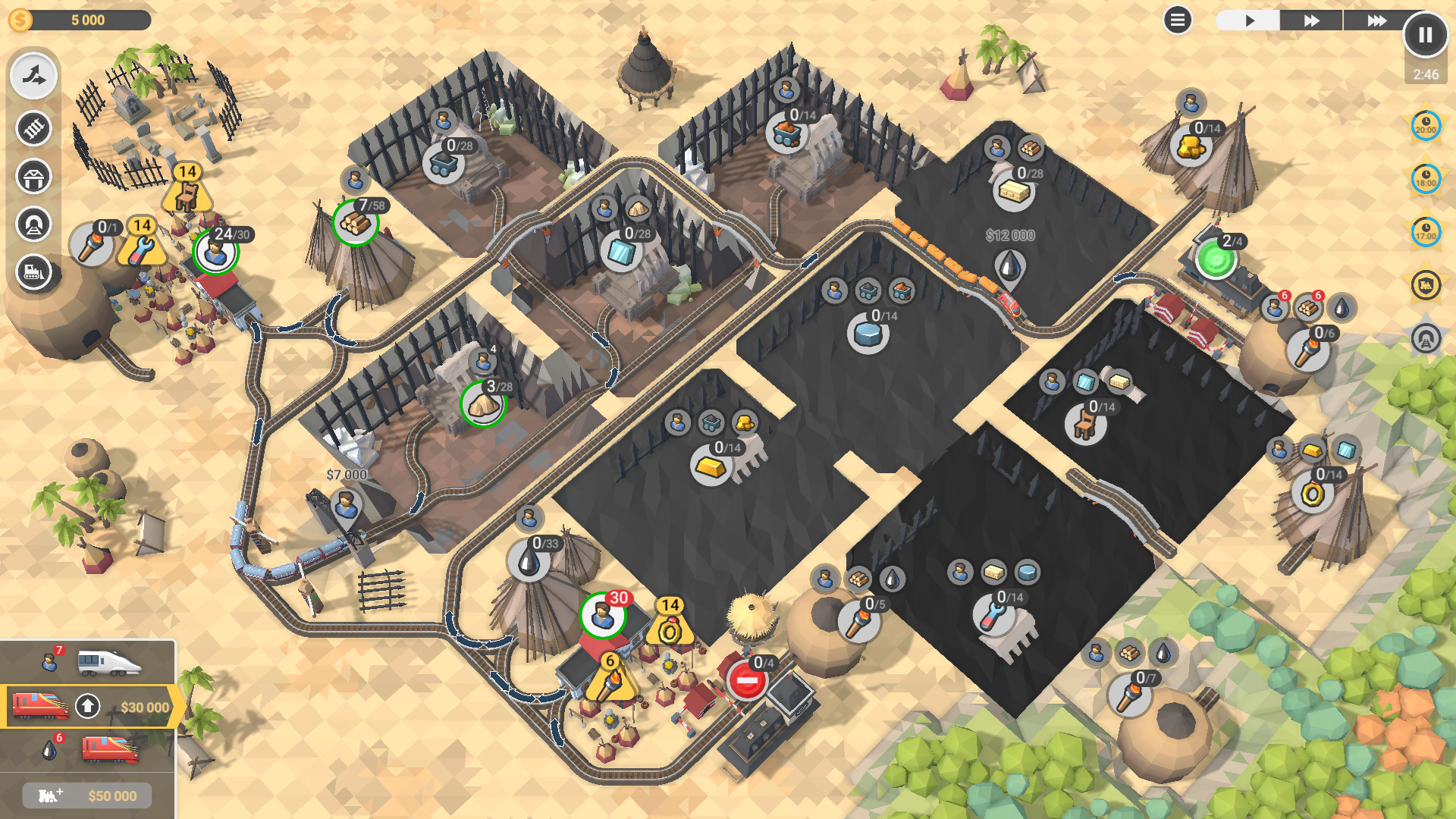Select the red oil train row
The height and width of the screenshot is (819, 1456).
tap(88, 750)
